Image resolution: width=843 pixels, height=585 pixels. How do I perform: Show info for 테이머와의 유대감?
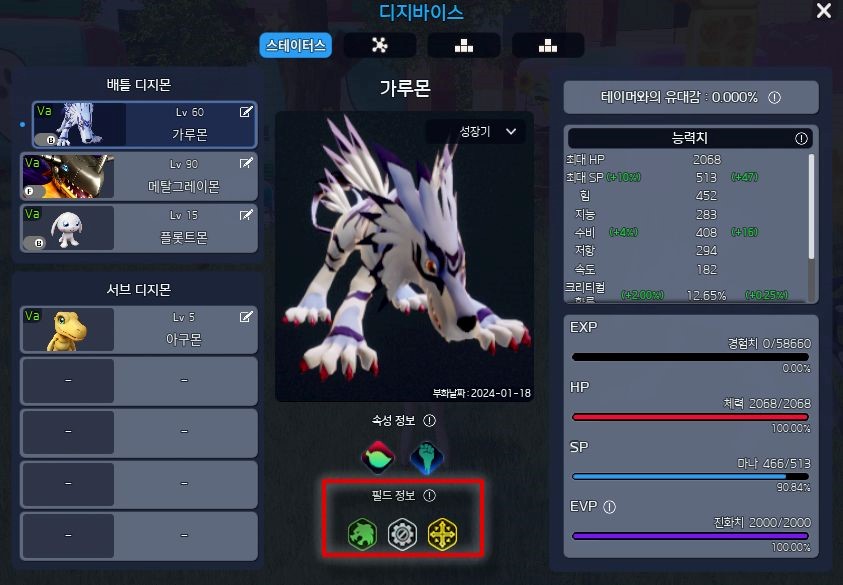click(774, 97)
